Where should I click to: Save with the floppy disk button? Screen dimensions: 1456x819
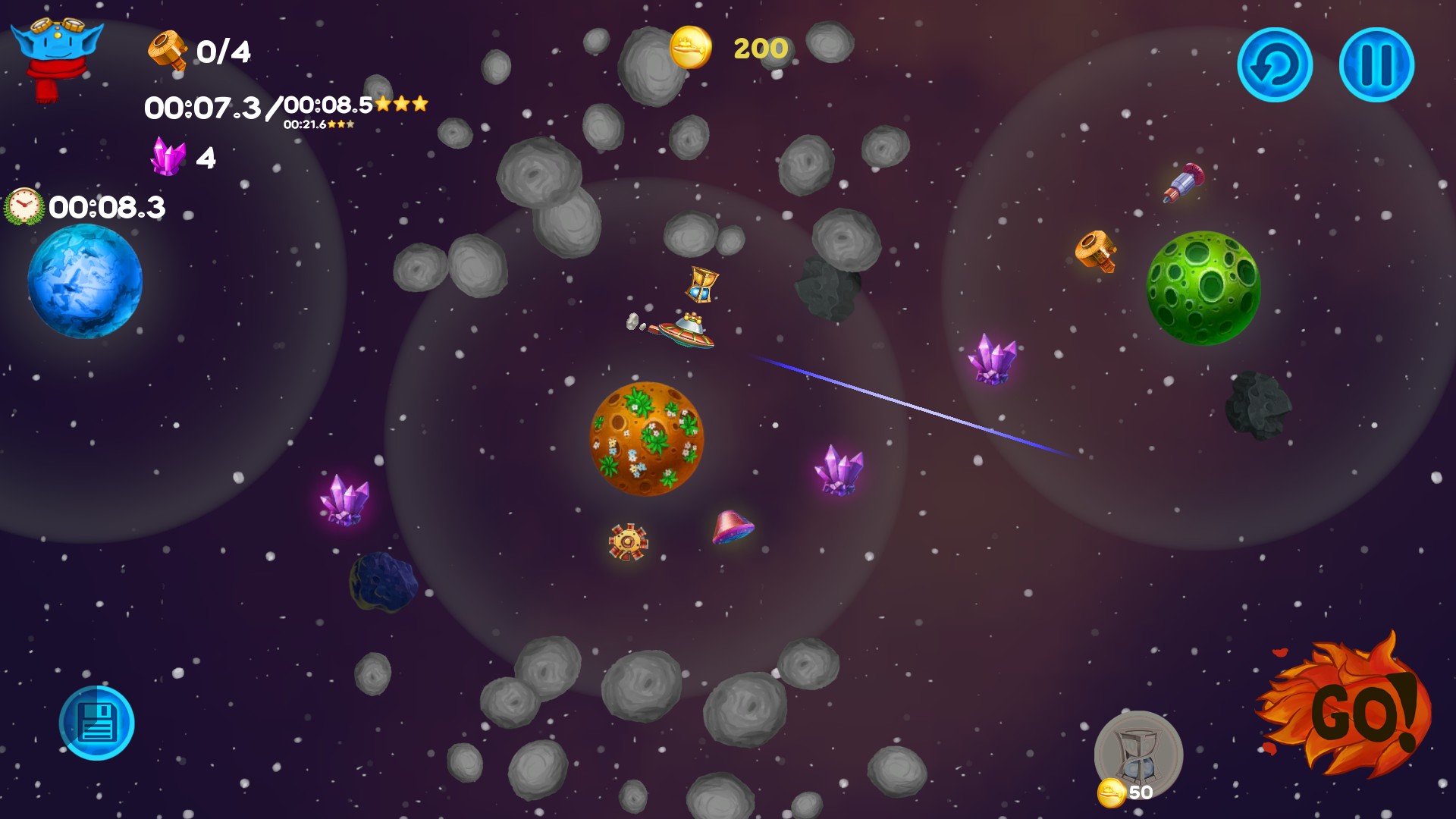pos(97,723)
